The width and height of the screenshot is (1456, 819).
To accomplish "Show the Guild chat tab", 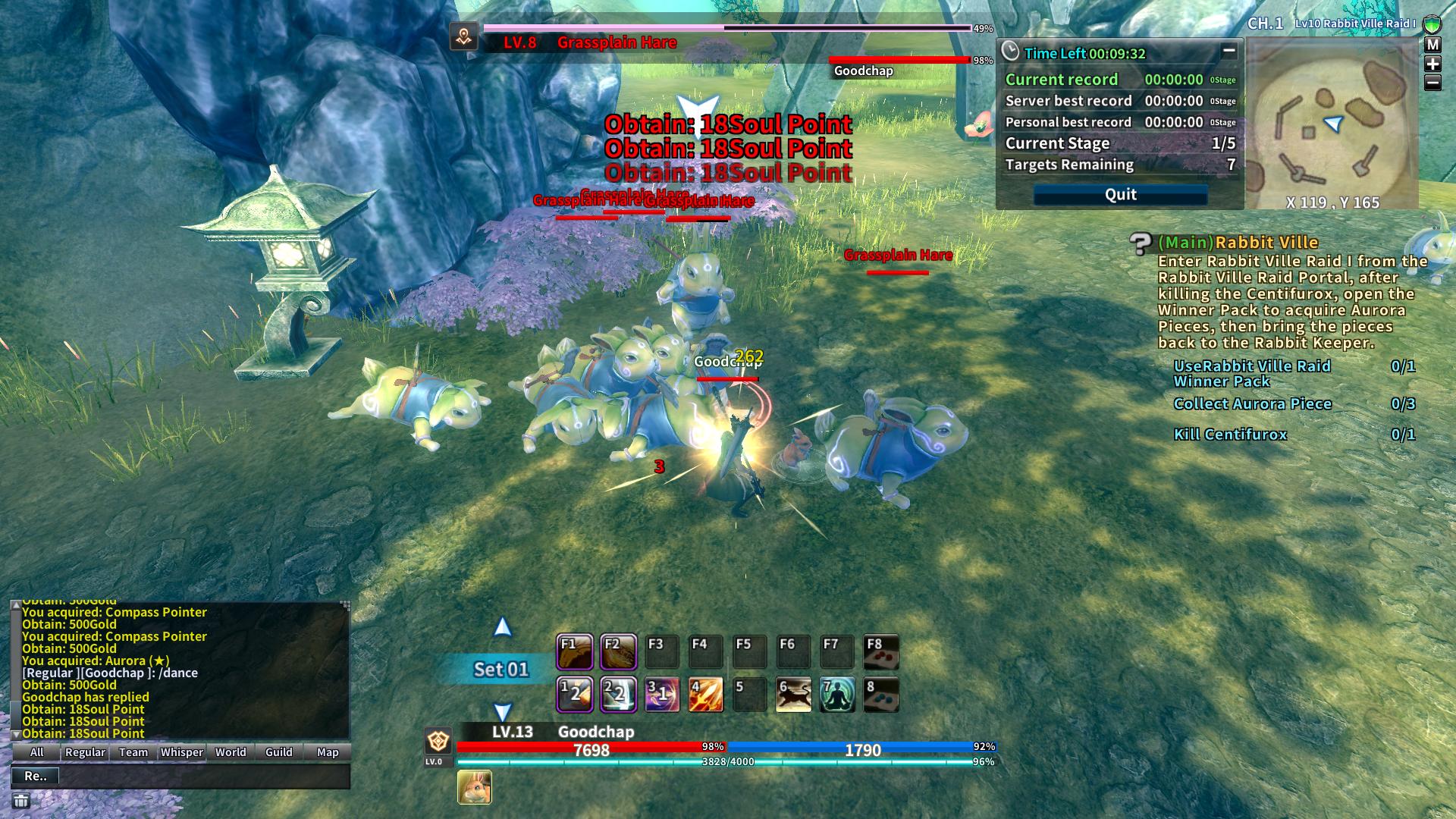I will tap(279, 752).
